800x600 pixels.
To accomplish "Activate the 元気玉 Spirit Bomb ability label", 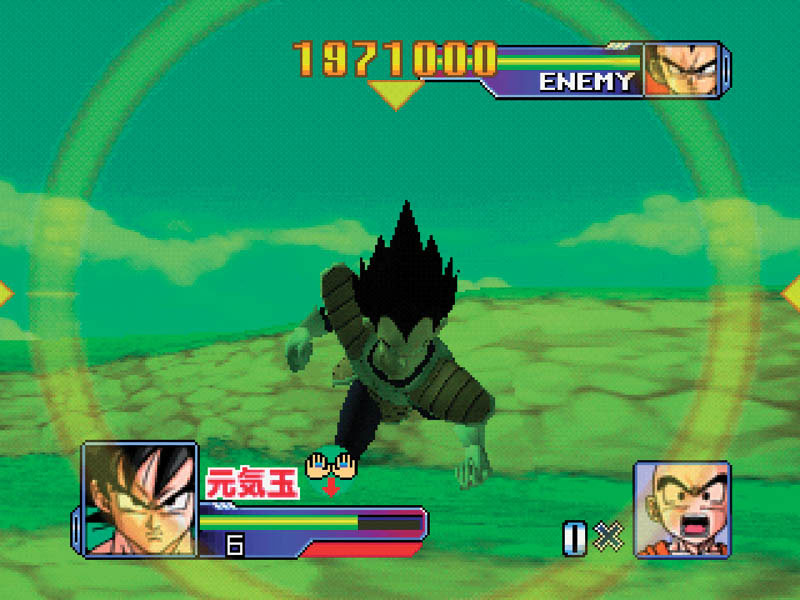I will tap(252, 485).
